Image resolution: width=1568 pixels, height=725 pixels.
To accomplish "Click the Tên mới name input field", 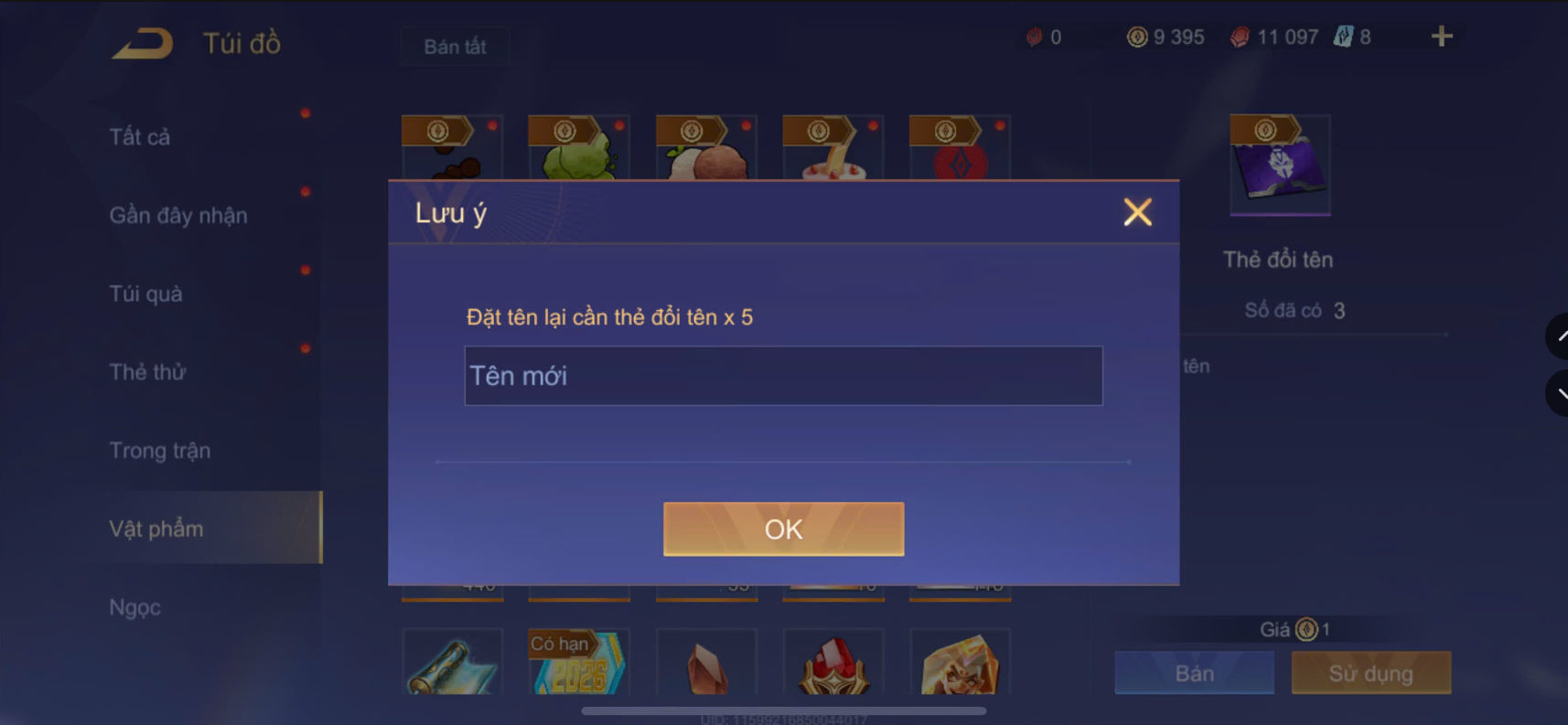I will coord(783,375).
